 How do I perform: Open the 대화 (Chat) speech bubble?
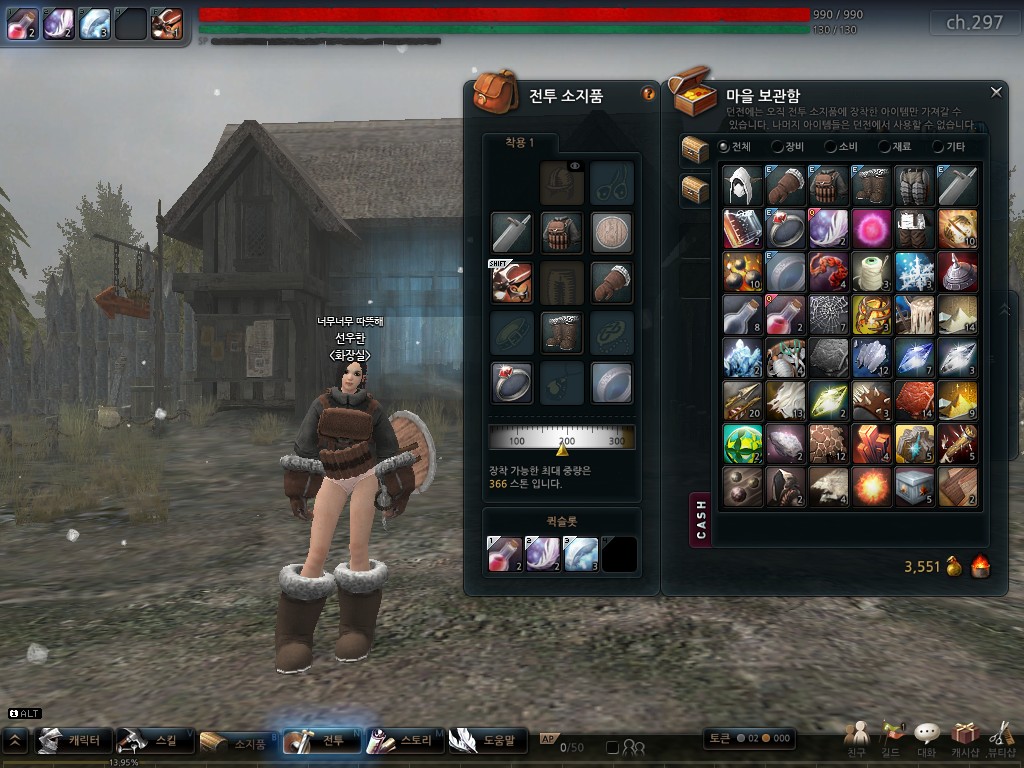928,738
